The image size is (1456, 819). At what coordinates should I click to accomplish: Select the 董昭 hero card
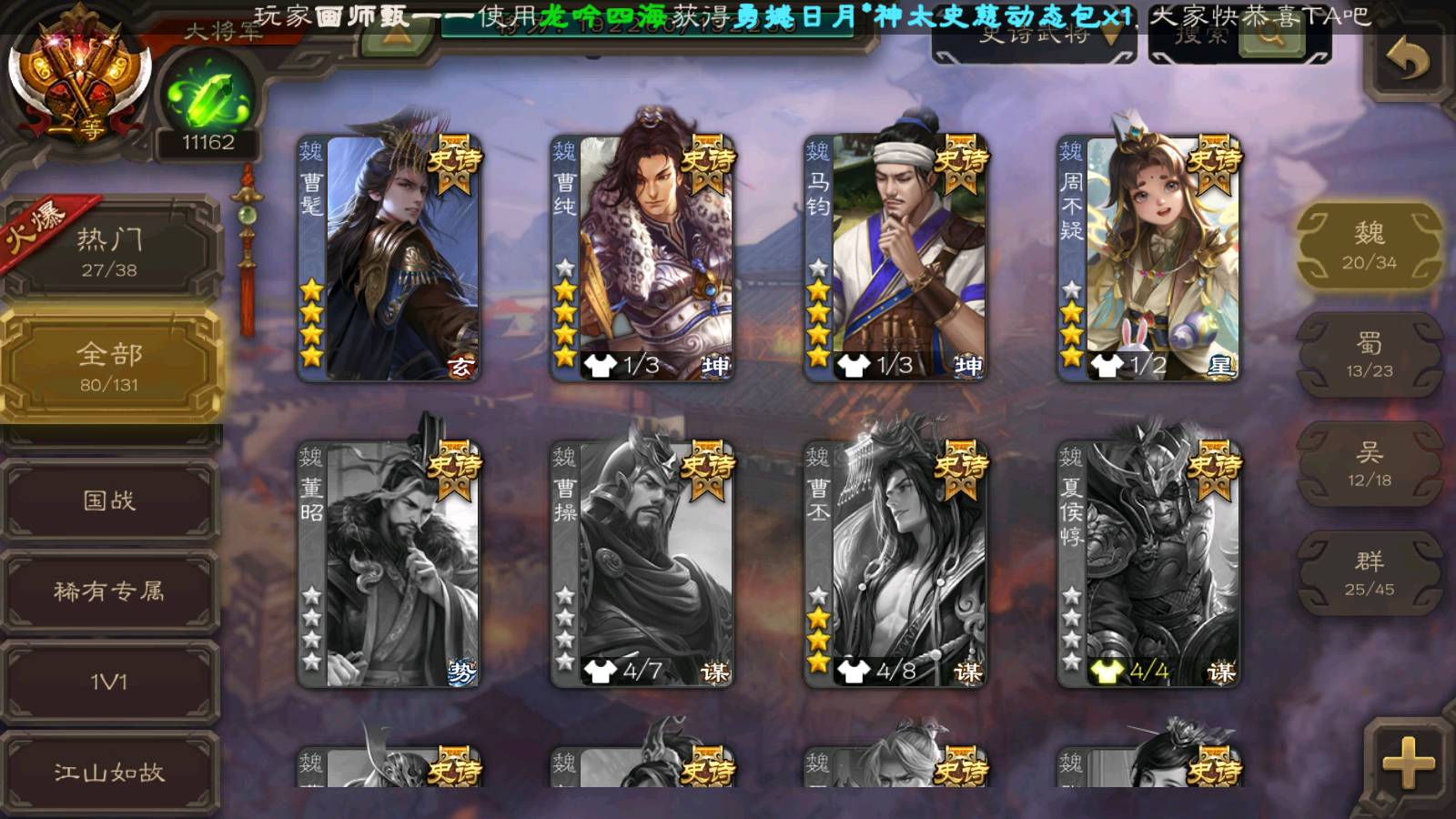click(x=389, y=564)
